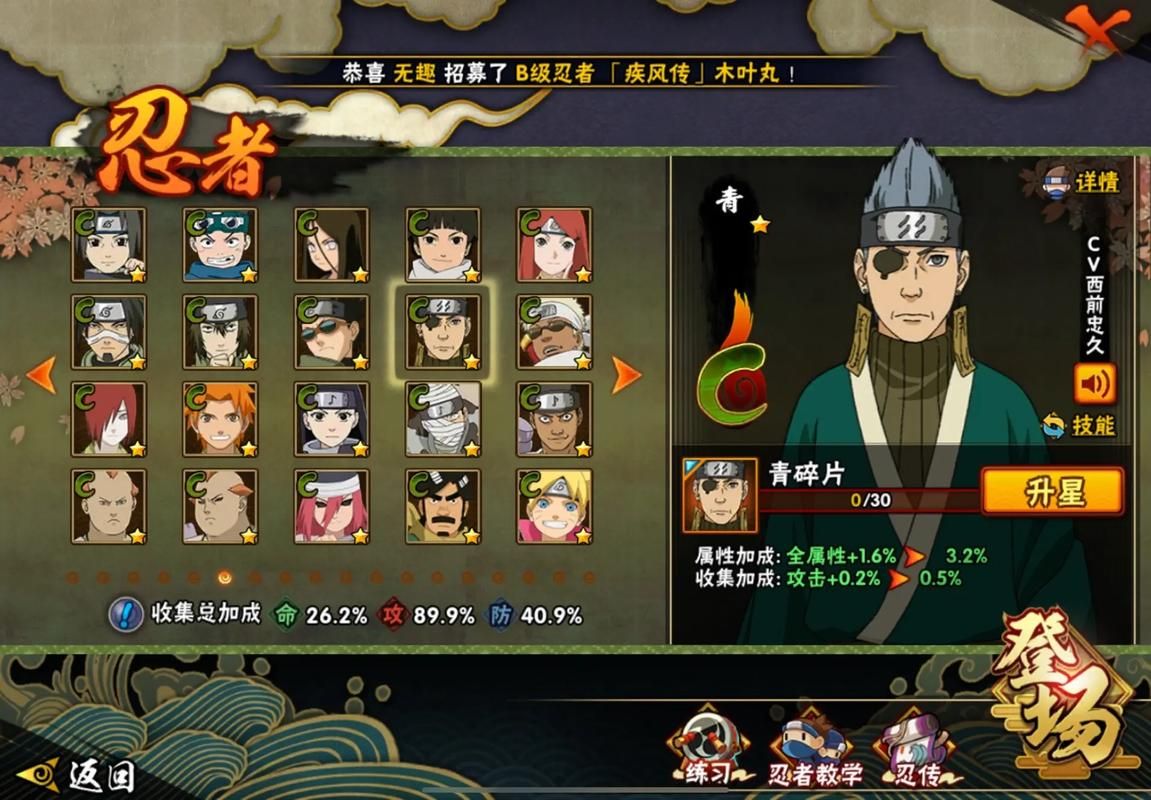
Task: Select the pink-haired ninja portrait
Action: pos(331,506)
